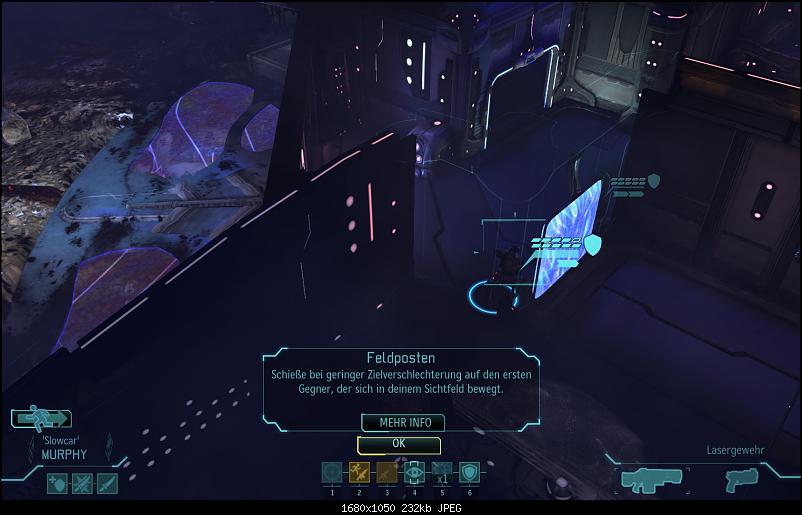Choose the gold running soldier ability

[359, 473]
